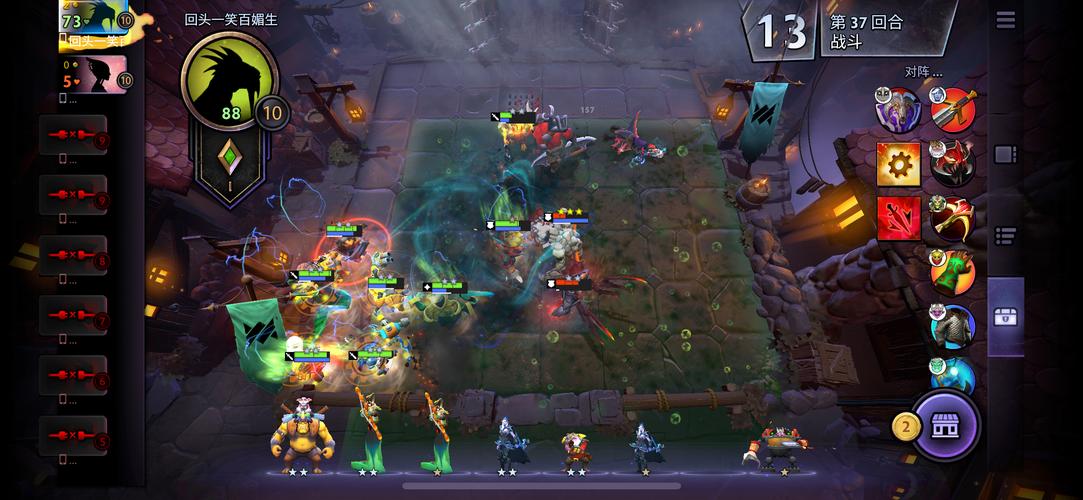The image size is (1083, 500).
Task: Click the green-circled Underlord portrait showing 88
Action: [229, 80]
